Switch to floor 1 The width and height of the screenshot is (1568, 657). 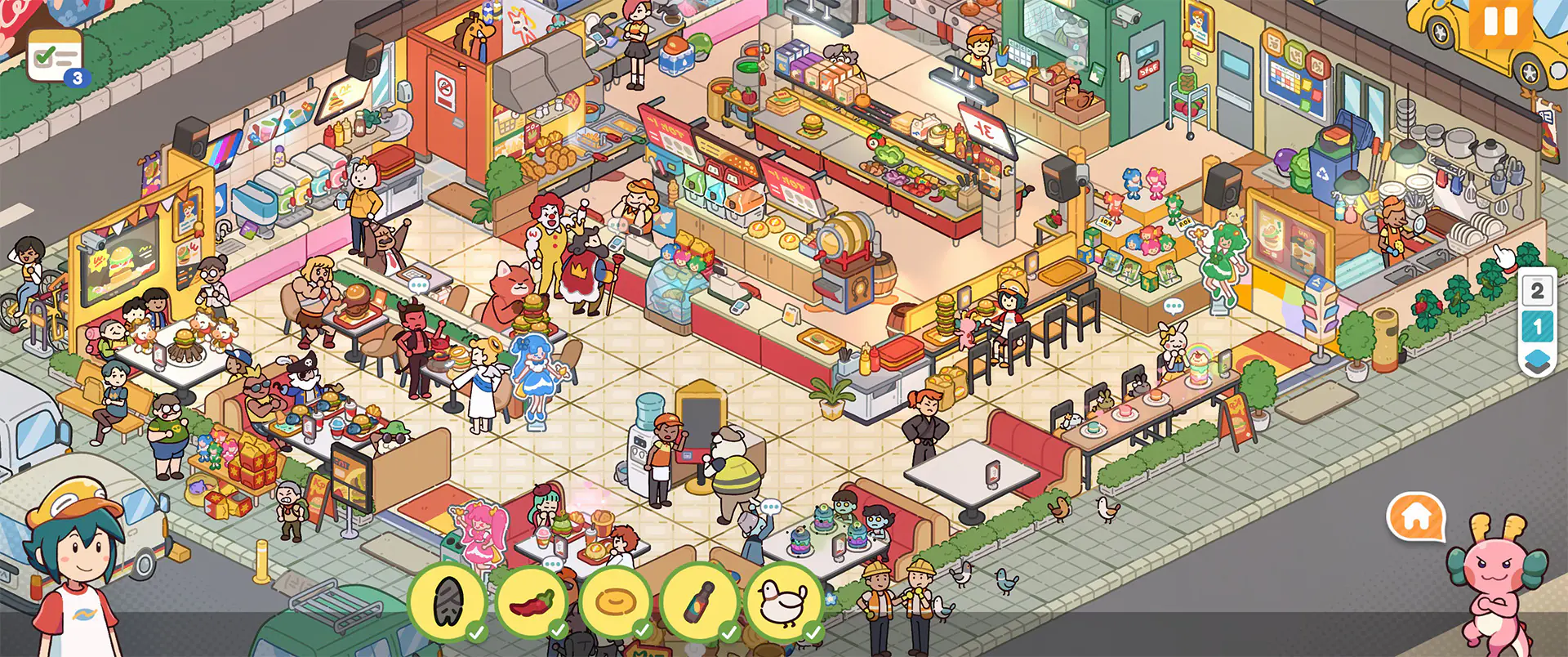[1537, 328]
